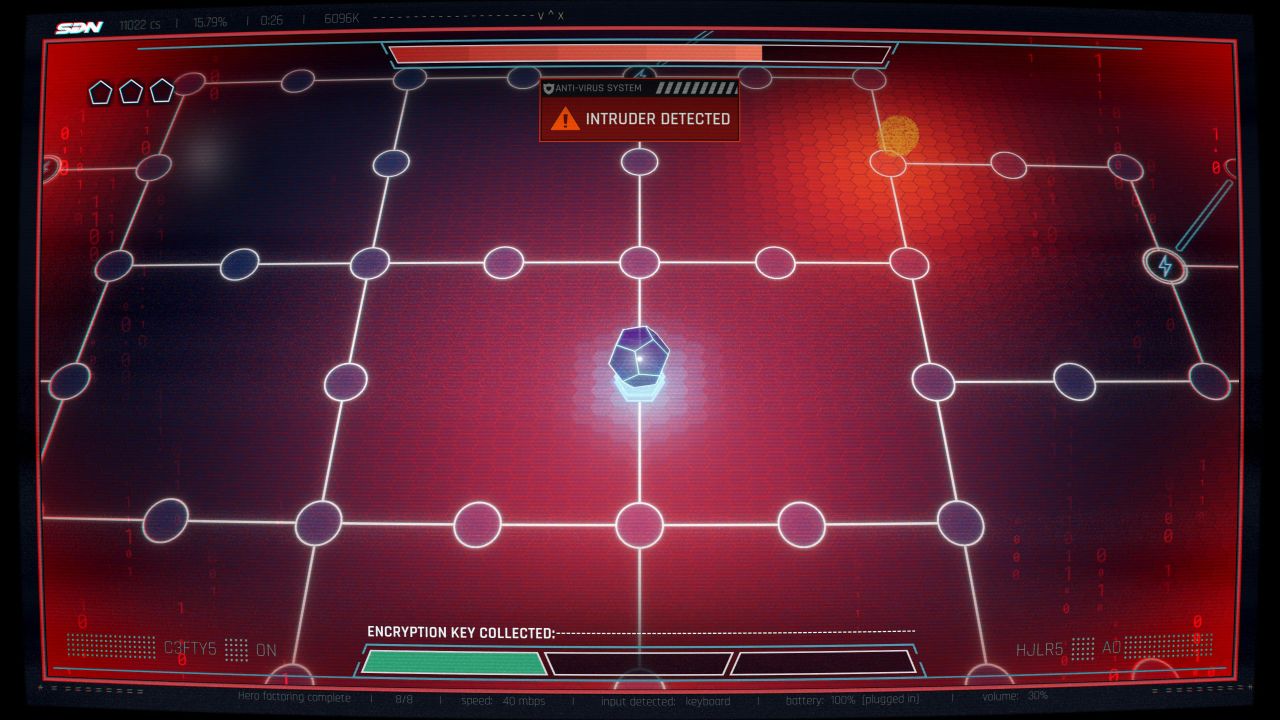Select the lightning bolt power node
The image size is (1280, 720).
[x=1164, y=266]
